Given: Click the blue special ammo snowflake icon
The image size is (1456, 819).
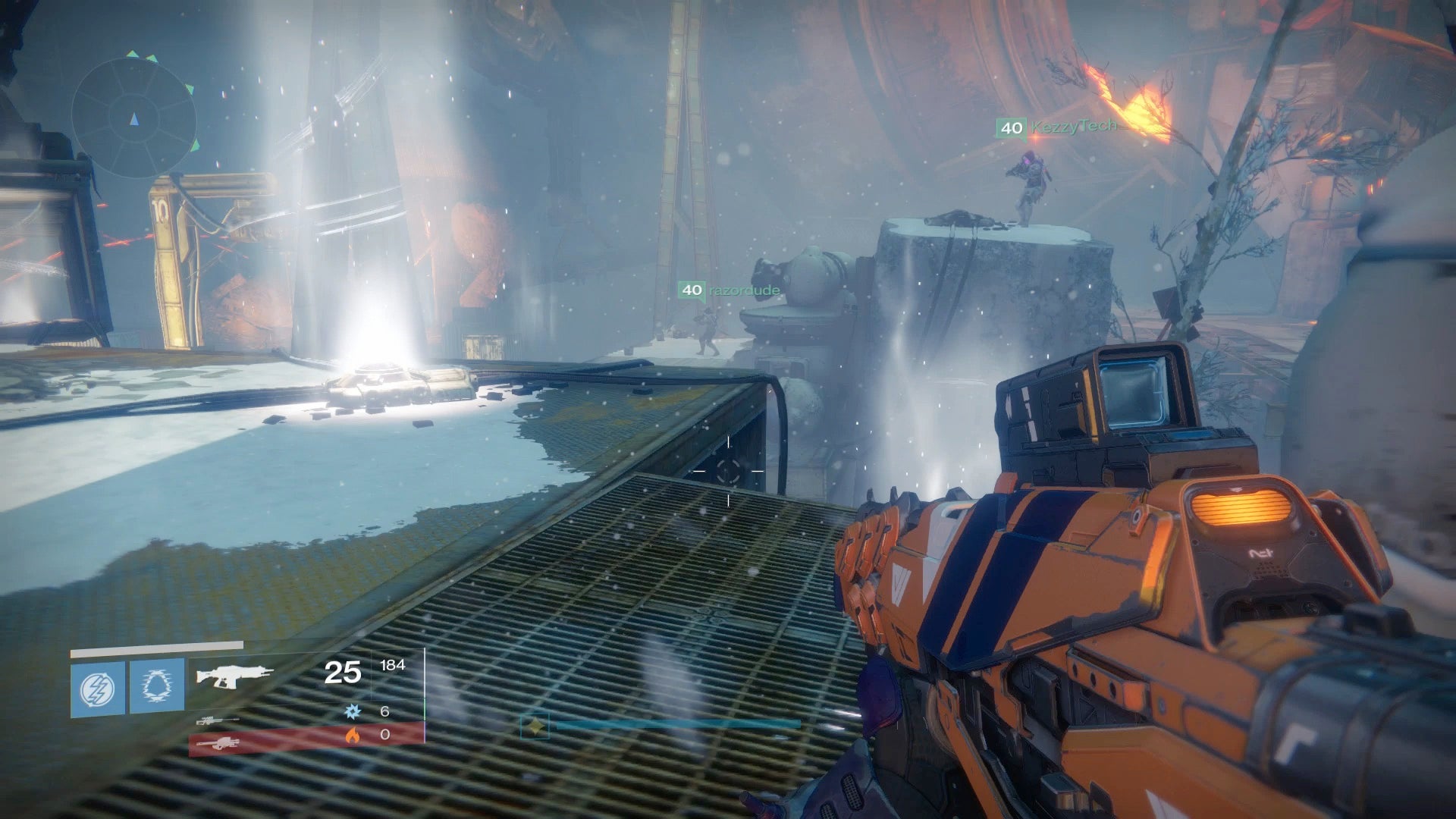Looking at the screenshot, I should tap(351, 711).
